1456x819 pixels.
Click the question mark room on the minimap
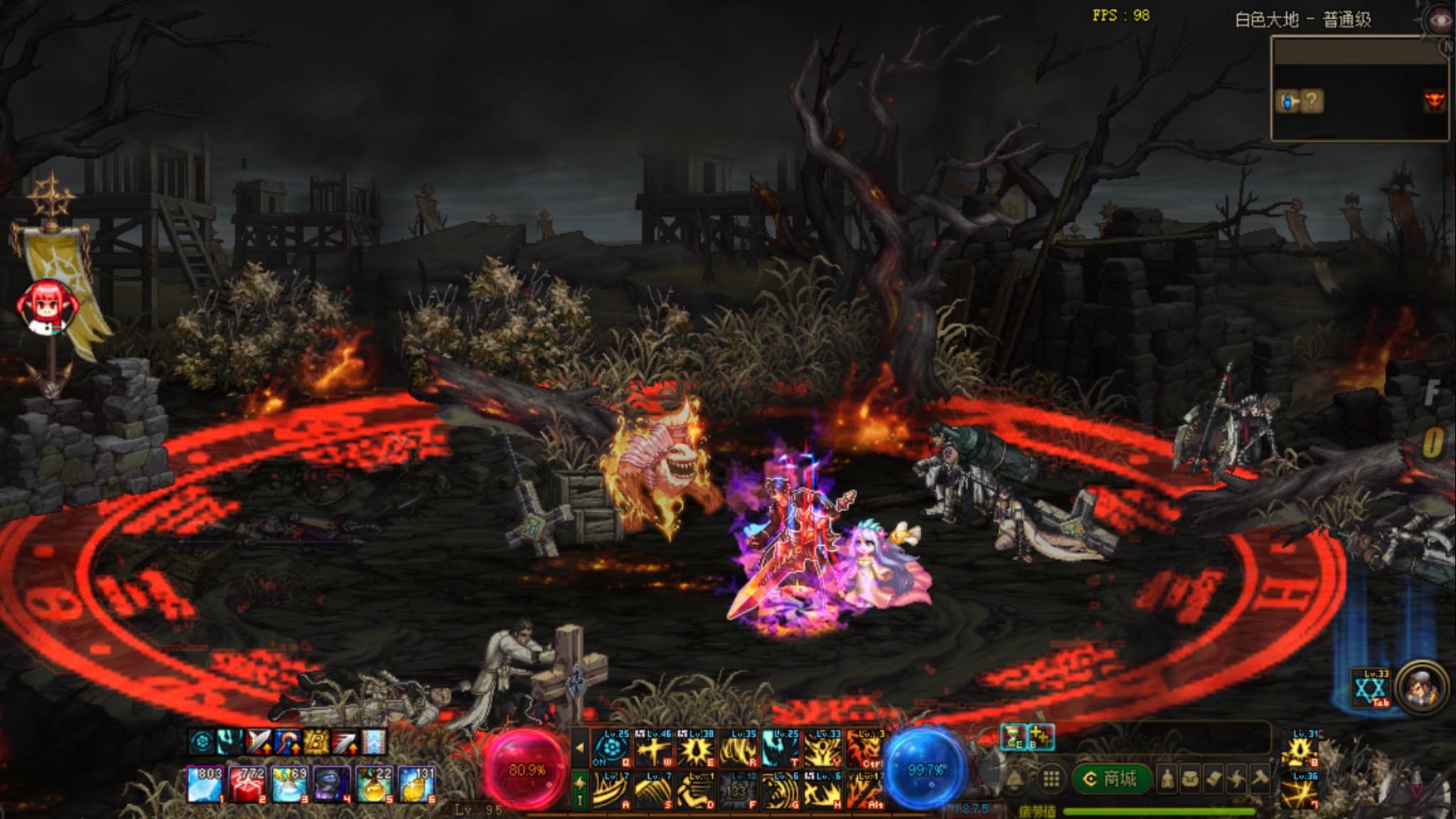pos(1313,102)
